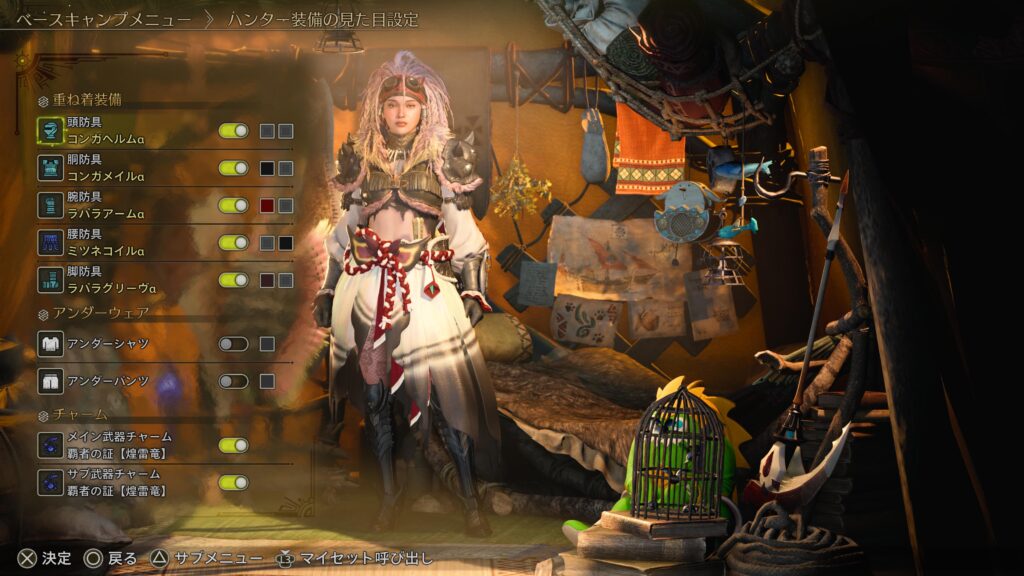Pick the dark red arm armor color swatch
The height and width of the screenshot is (576, 1024).
coord(267,205)
